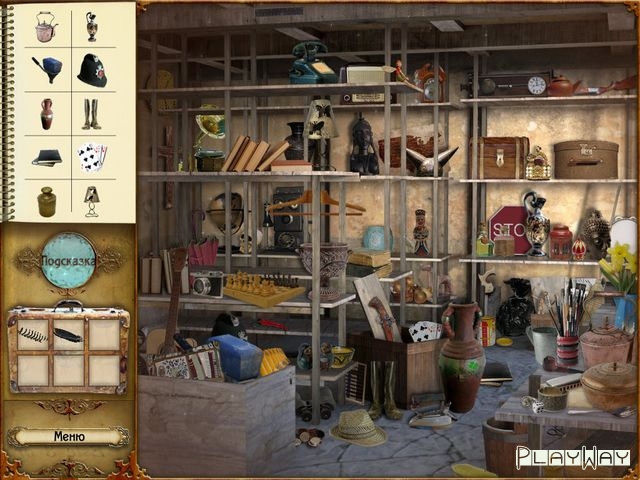Choose the blue dustpan icon in the list
The width and height of the screenshot is (640, 480).
tap(46, 69)
